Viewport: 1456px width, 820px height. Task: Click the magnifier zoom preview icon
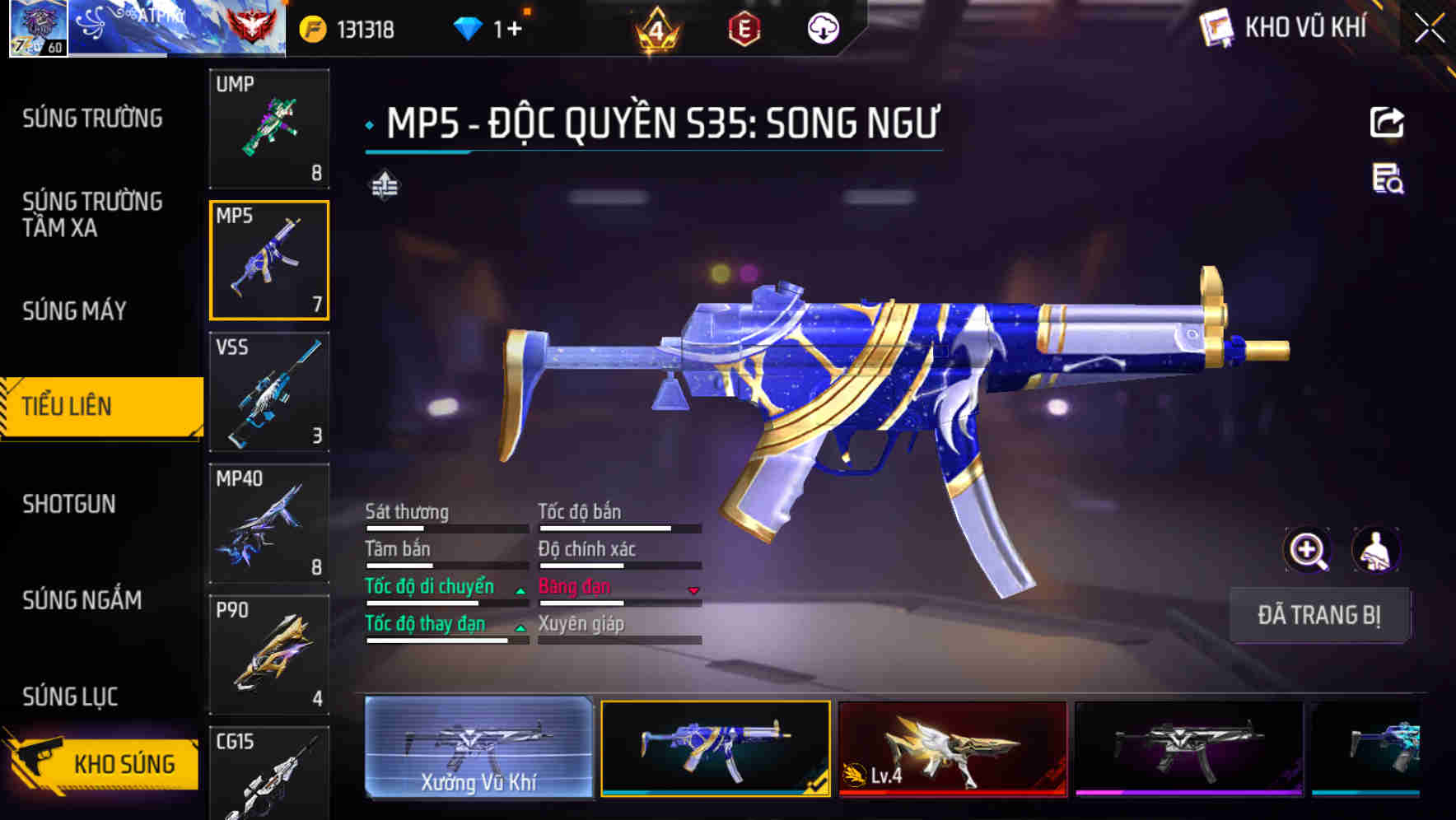1307,550
